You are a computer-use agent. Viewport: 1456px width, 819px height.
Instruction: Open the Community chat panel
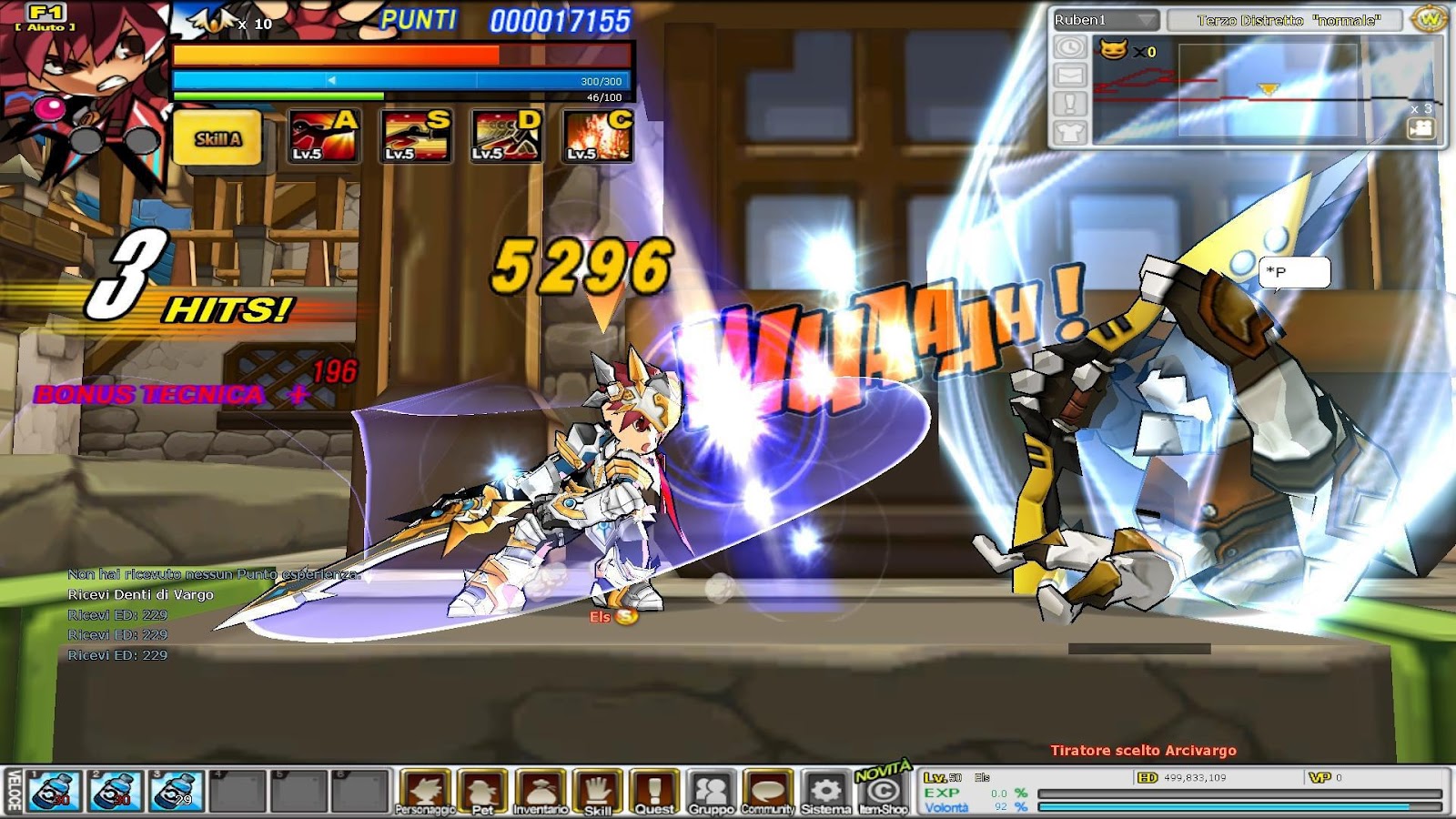(x=767, y=788)
